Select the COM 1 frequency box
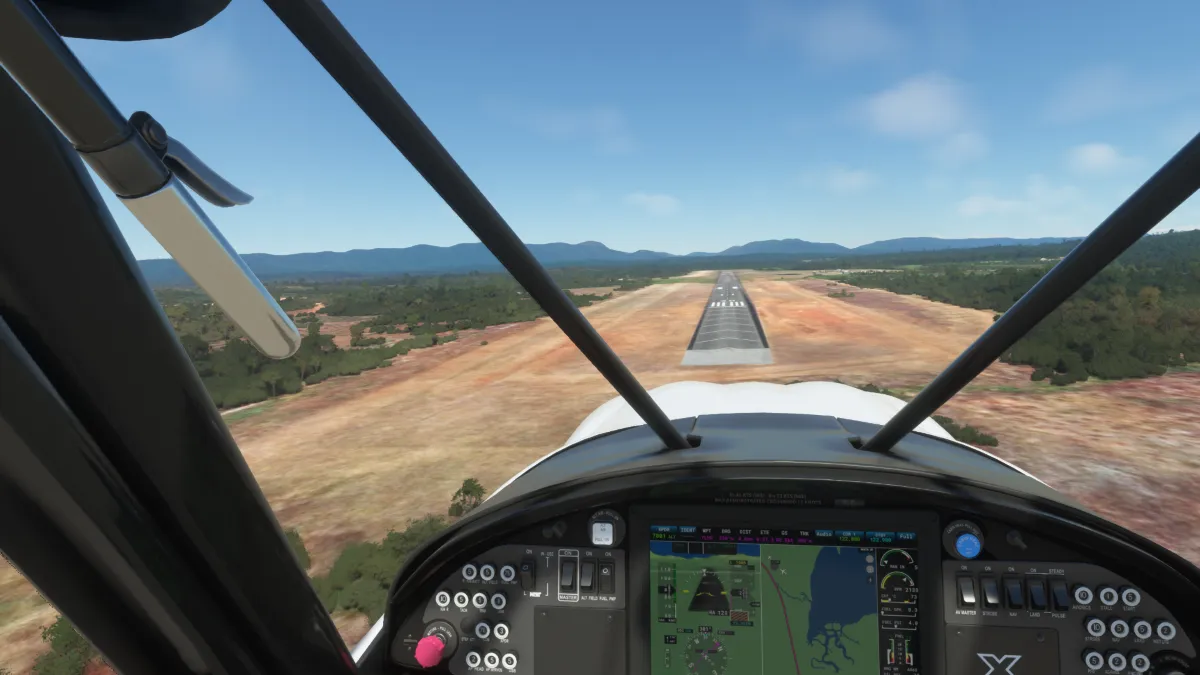The image size is (1200, 675). (850, 536)
